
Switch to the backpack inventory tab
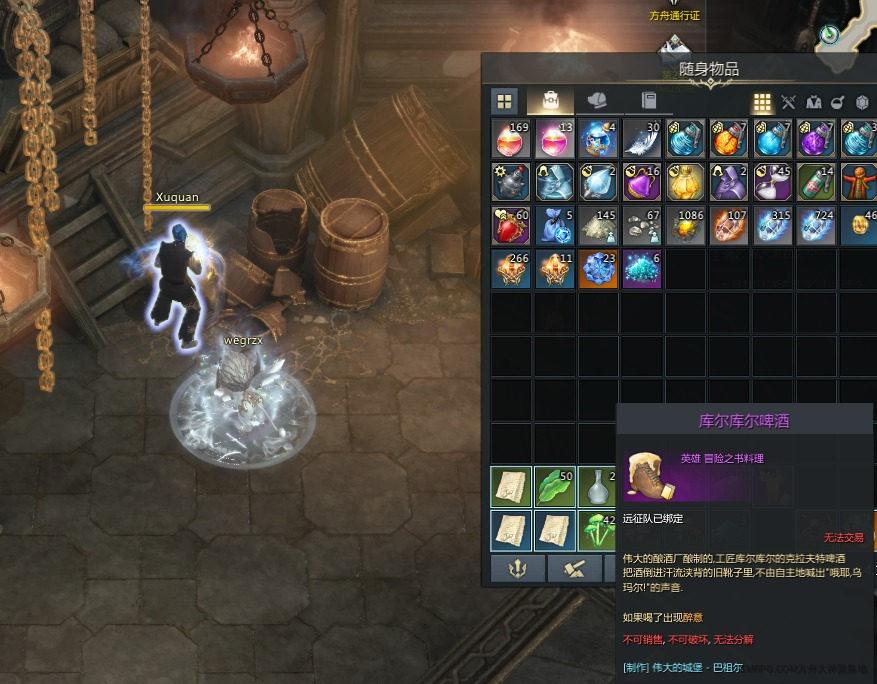tap(551, 101)
